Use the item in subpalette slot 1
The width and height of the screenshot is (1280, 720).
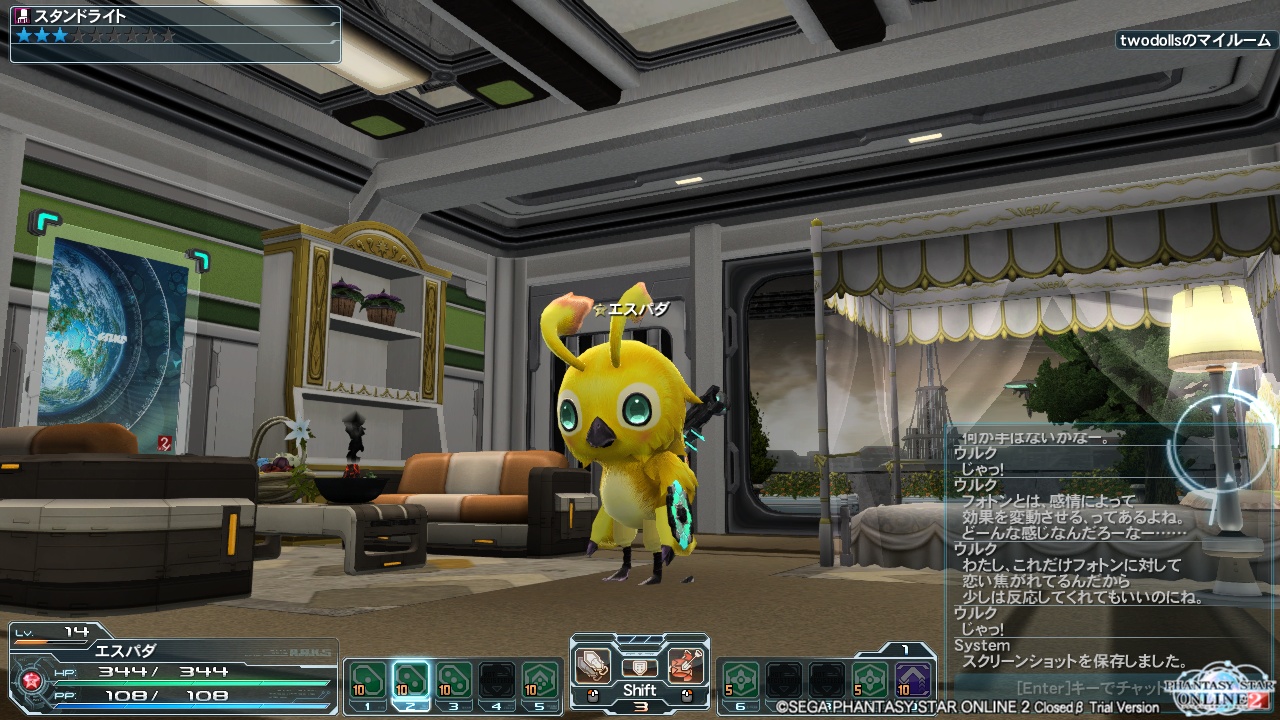point(367,680)
